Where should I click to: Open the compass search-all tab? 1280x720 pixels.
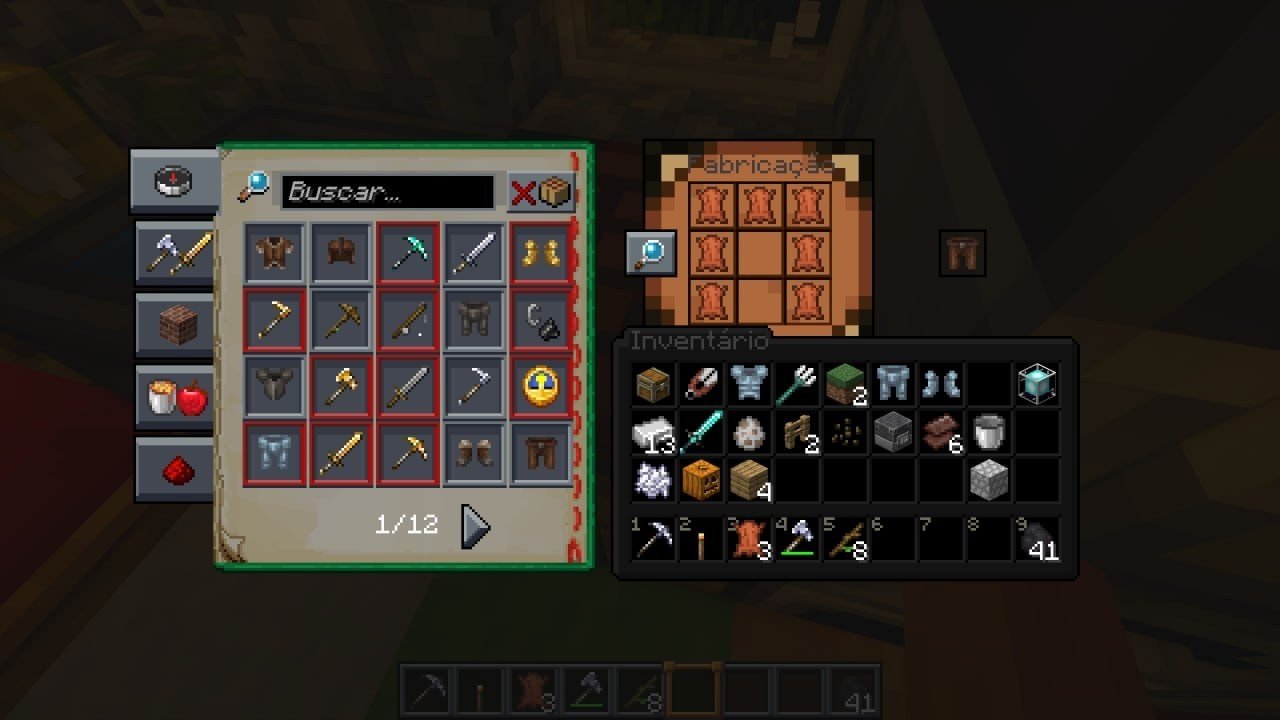(173, 181)
